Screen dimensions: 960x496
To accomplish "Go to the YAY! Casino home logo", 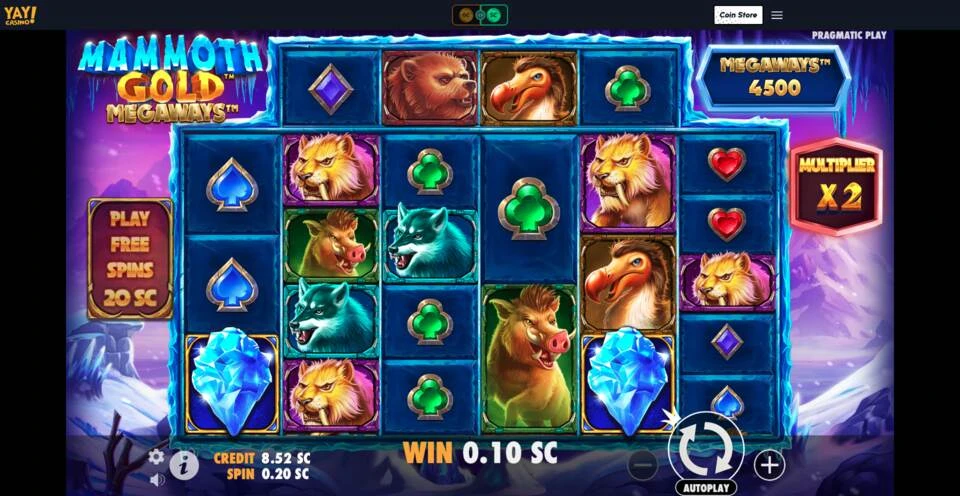I will point(20,15).
